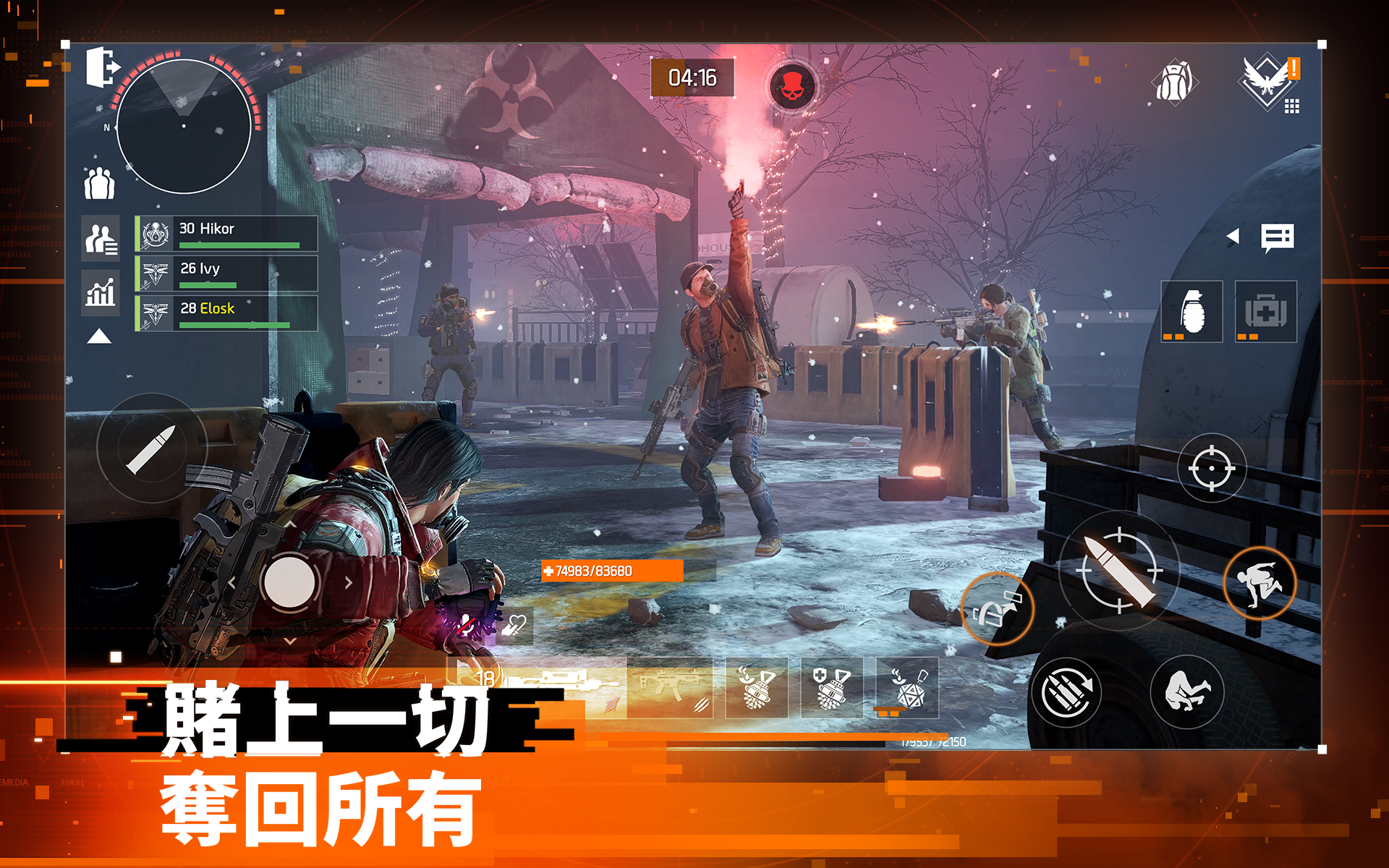Open the backpack inventory
The height and width of the screenshot is (868, 1389).
[x=1173, y=81]
